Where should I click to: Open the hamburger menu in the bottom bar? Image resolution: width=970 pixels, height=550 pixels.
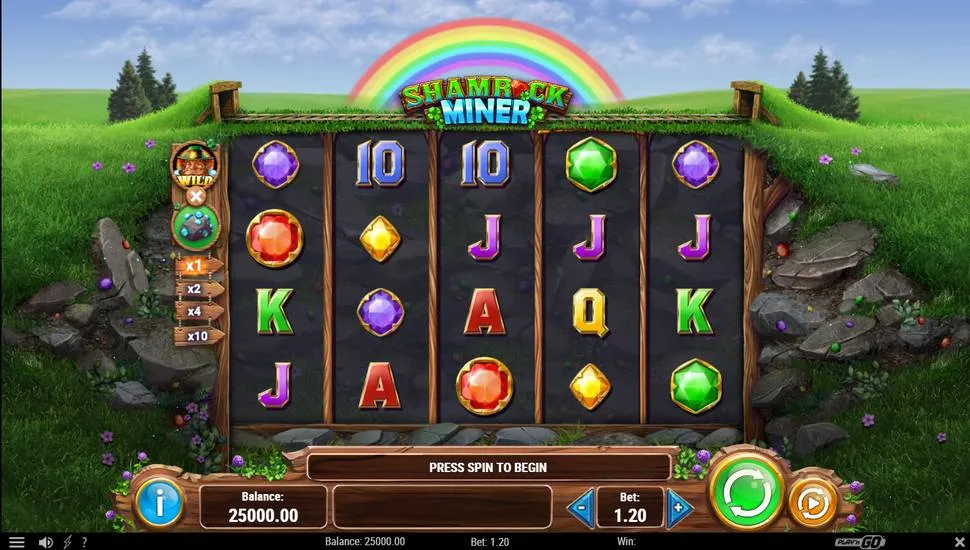tap(17, 542)
